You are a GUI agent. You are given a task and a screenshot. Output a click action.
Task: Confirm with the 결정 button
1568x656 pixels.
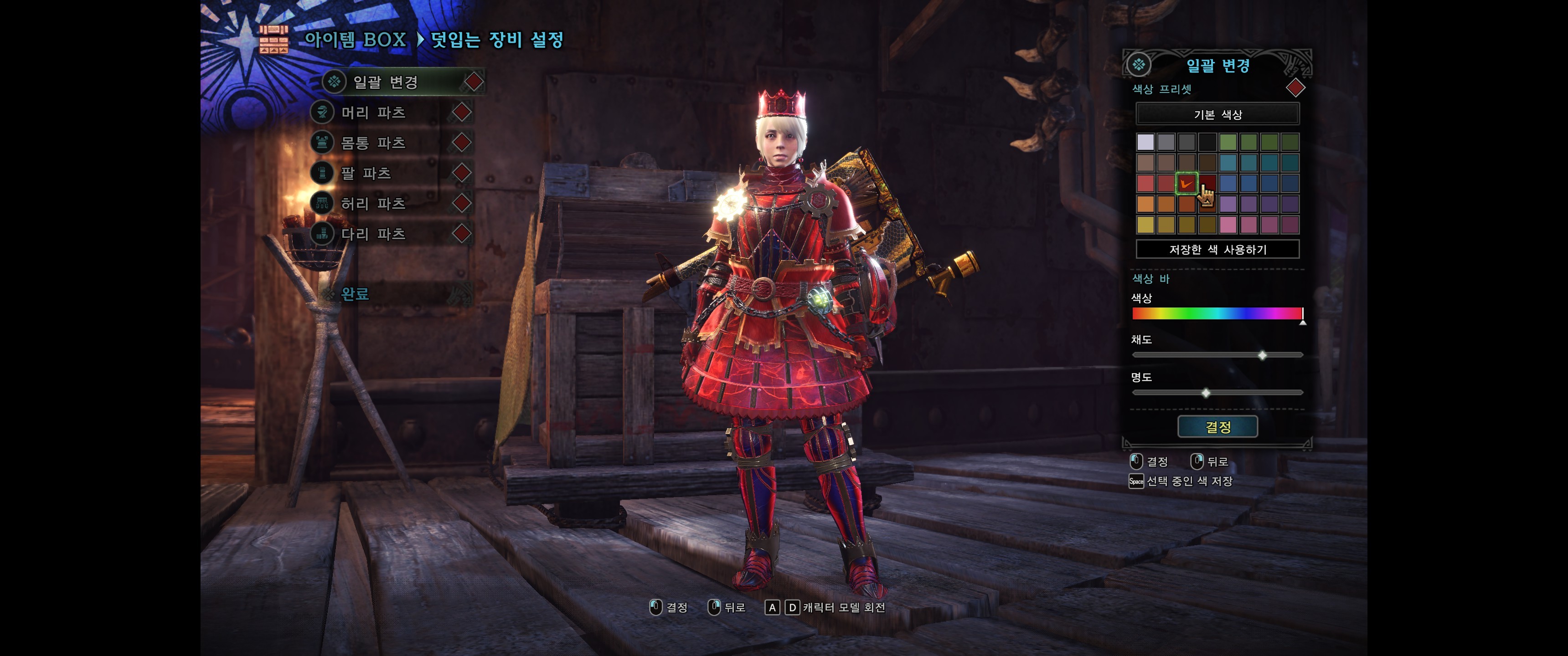(1217, 426)
